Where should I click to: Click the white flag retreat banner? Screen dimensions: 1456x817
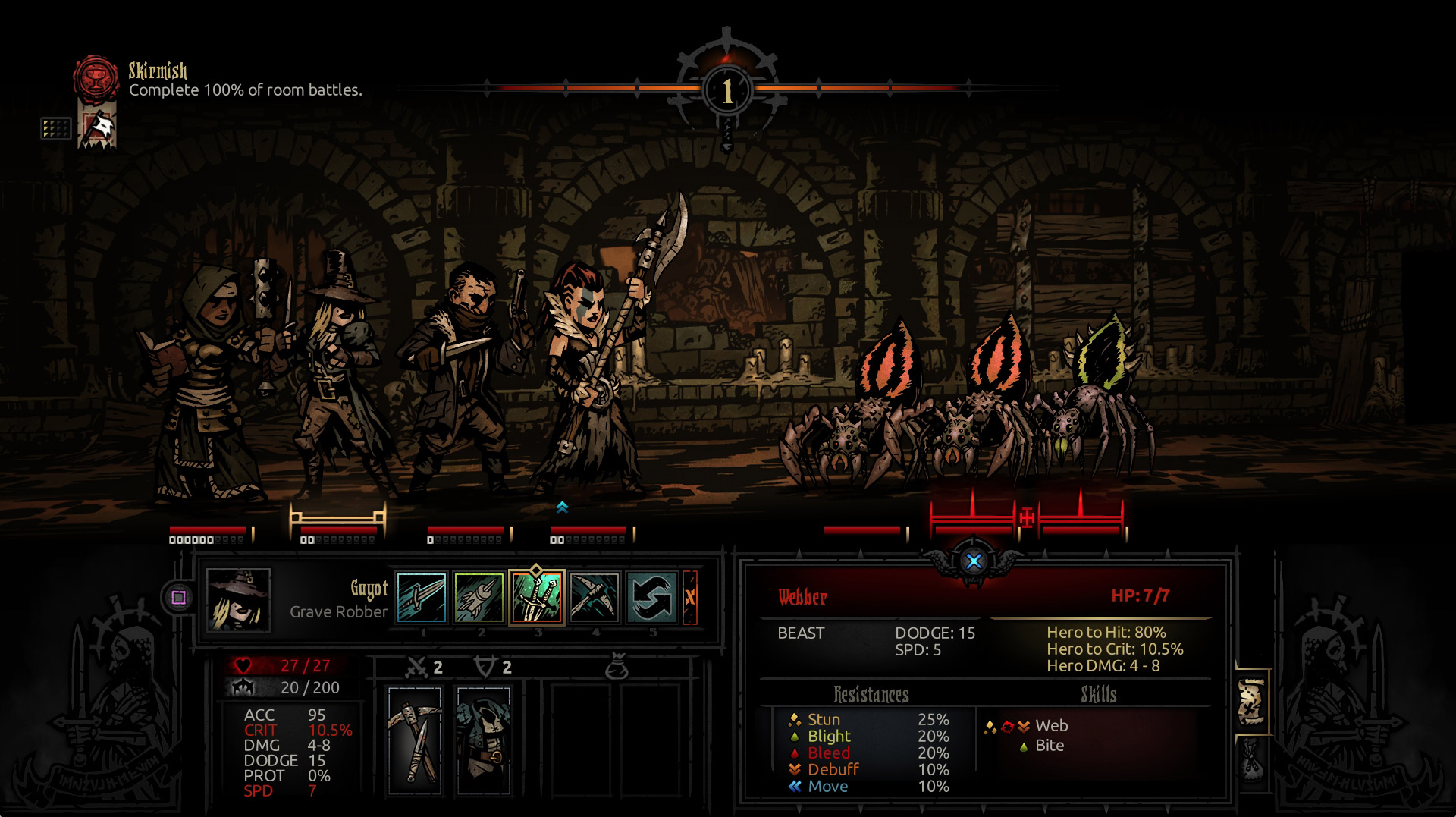[x=98, y=128]
